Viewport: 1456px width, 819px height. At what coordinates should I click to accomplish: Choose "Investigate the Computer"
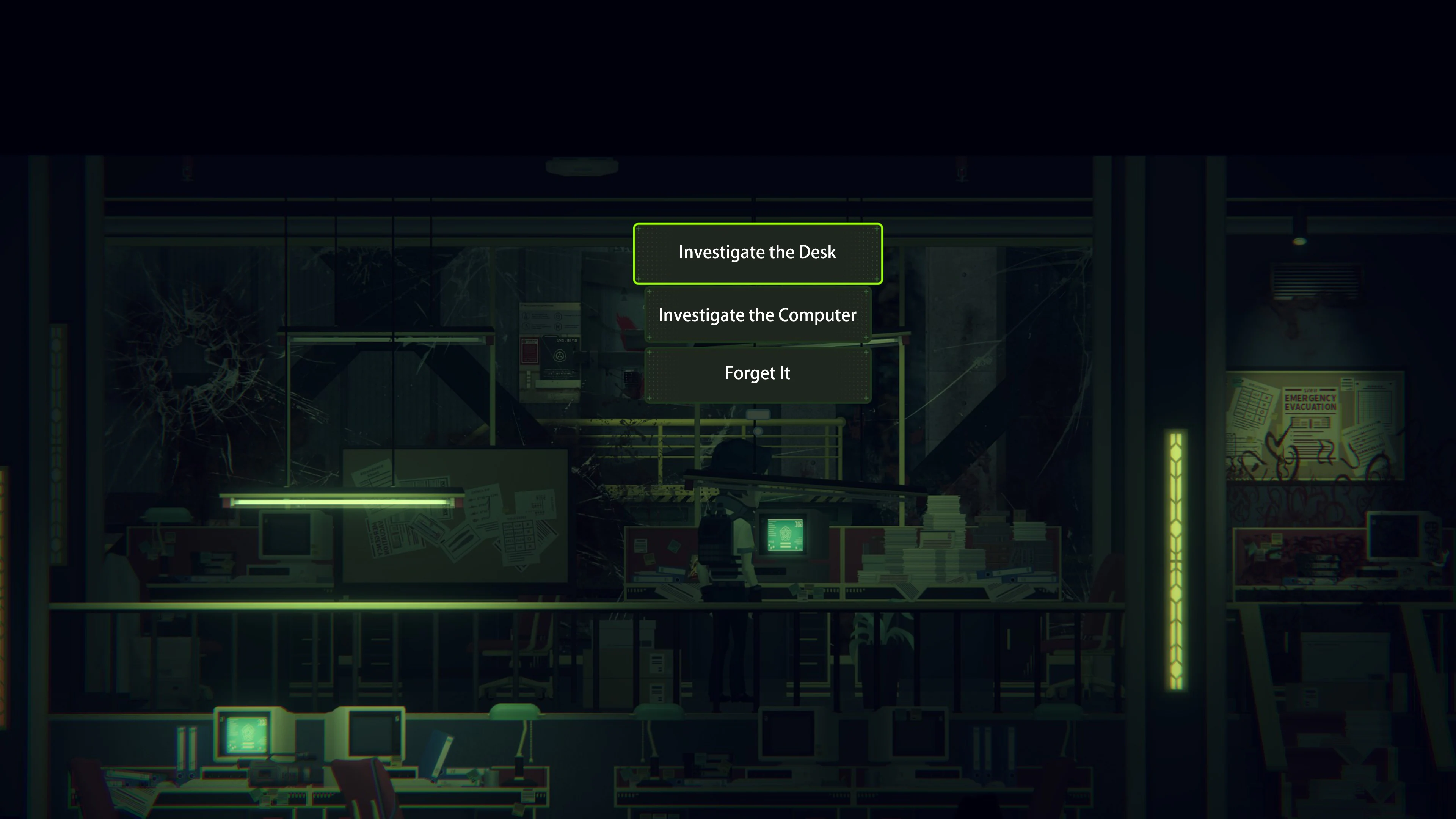click(758, 315)
